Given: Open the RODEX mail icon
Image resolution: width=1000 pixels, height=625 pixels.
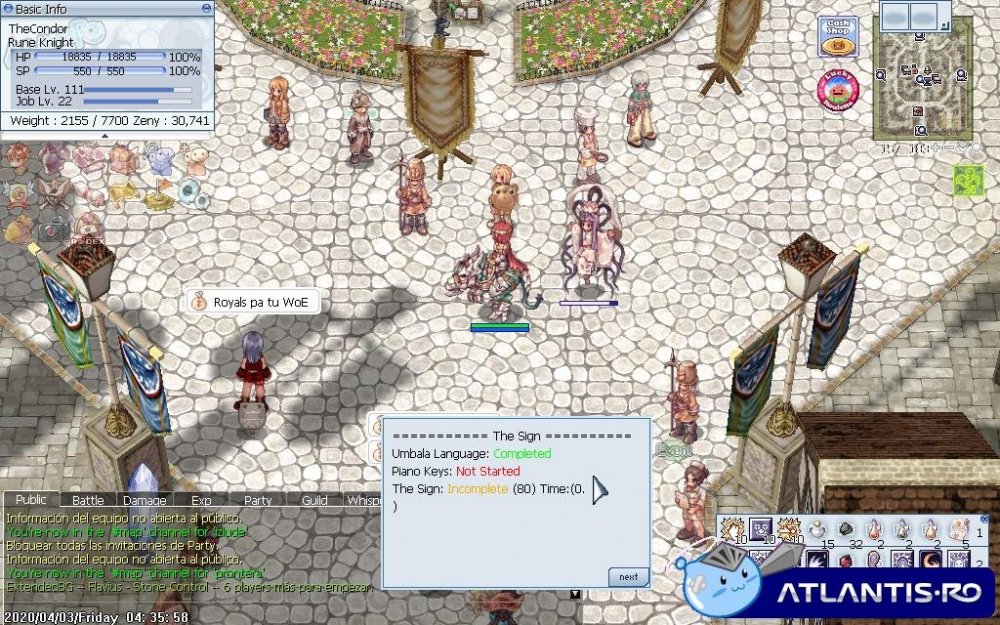Looking at the screenshot, I should (89, 226).
